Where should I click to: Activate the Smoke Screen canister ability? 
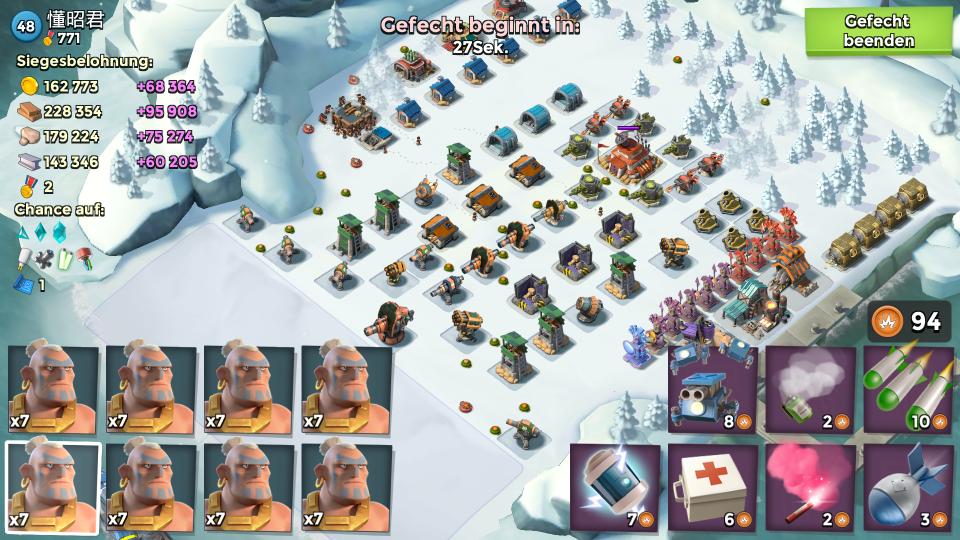(810, 389)
